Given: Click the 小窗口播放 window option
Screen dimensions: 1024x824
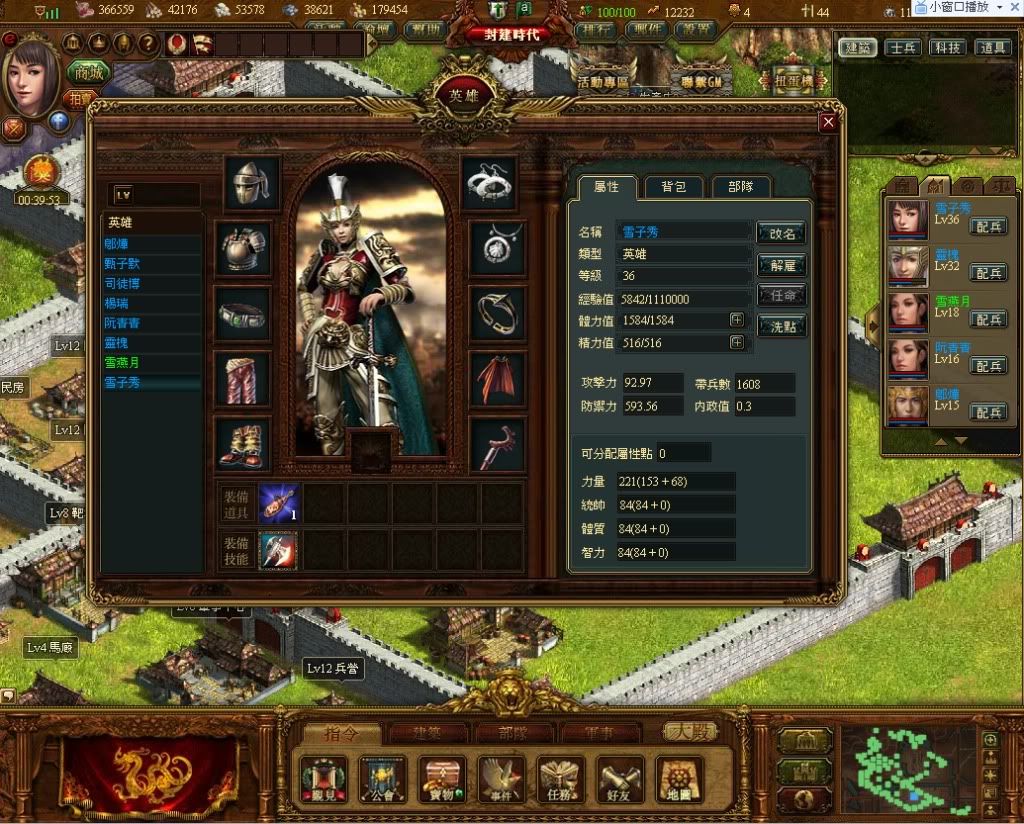Looking at the screenshot, I should (x=967, y=7).
